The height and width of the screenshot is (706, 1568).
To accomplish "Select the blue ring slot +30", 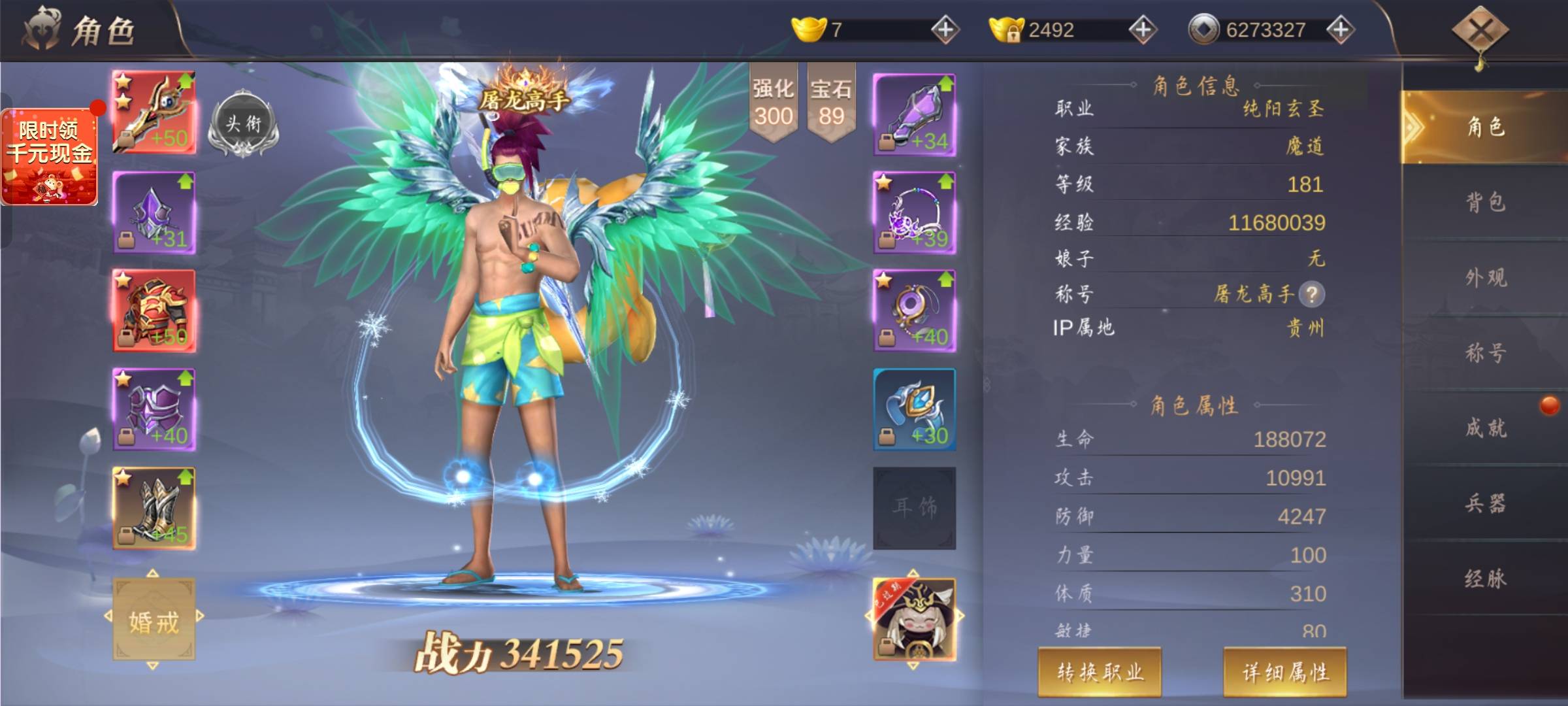I will [x=915, y=410].
